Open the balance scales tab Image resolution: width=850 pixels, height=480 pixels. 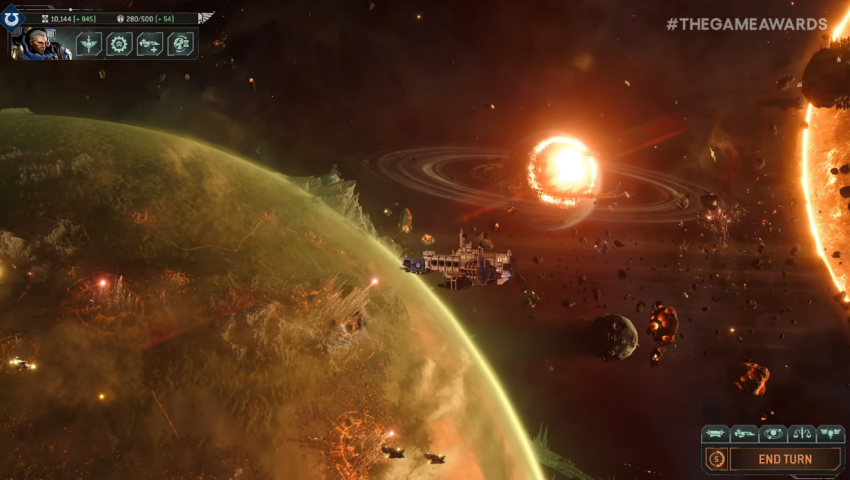(801, 434)
